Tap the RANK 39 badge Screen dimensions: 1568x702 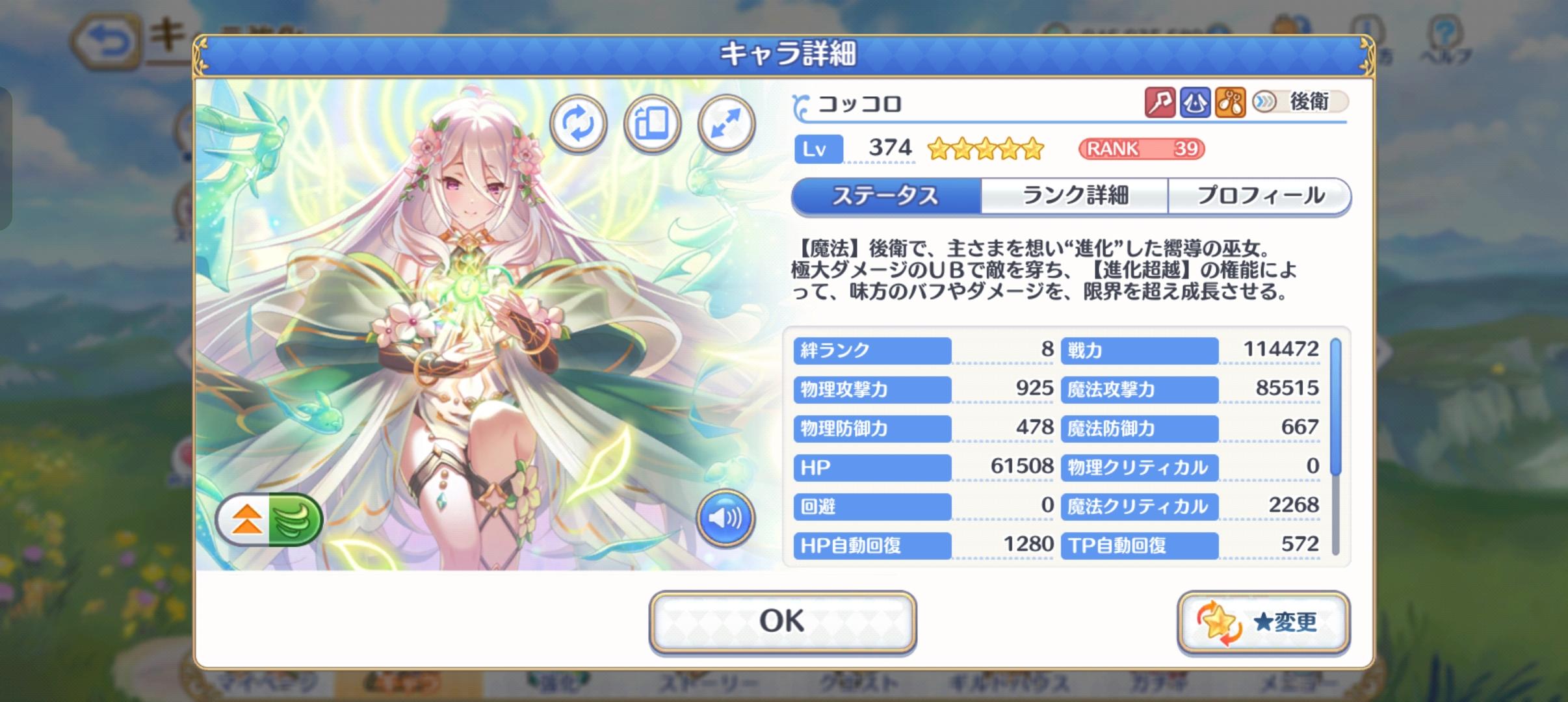[x=1142, y=149]
